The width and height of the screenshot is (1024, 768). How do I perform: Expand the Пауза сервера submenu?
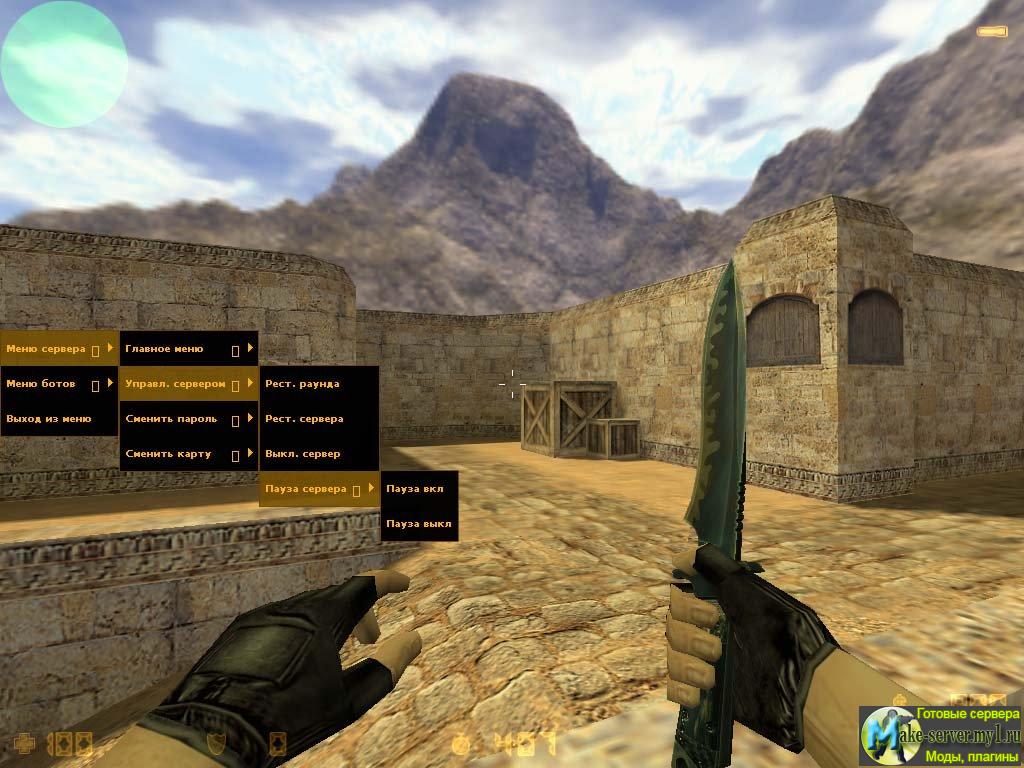(x=318, y=489)
